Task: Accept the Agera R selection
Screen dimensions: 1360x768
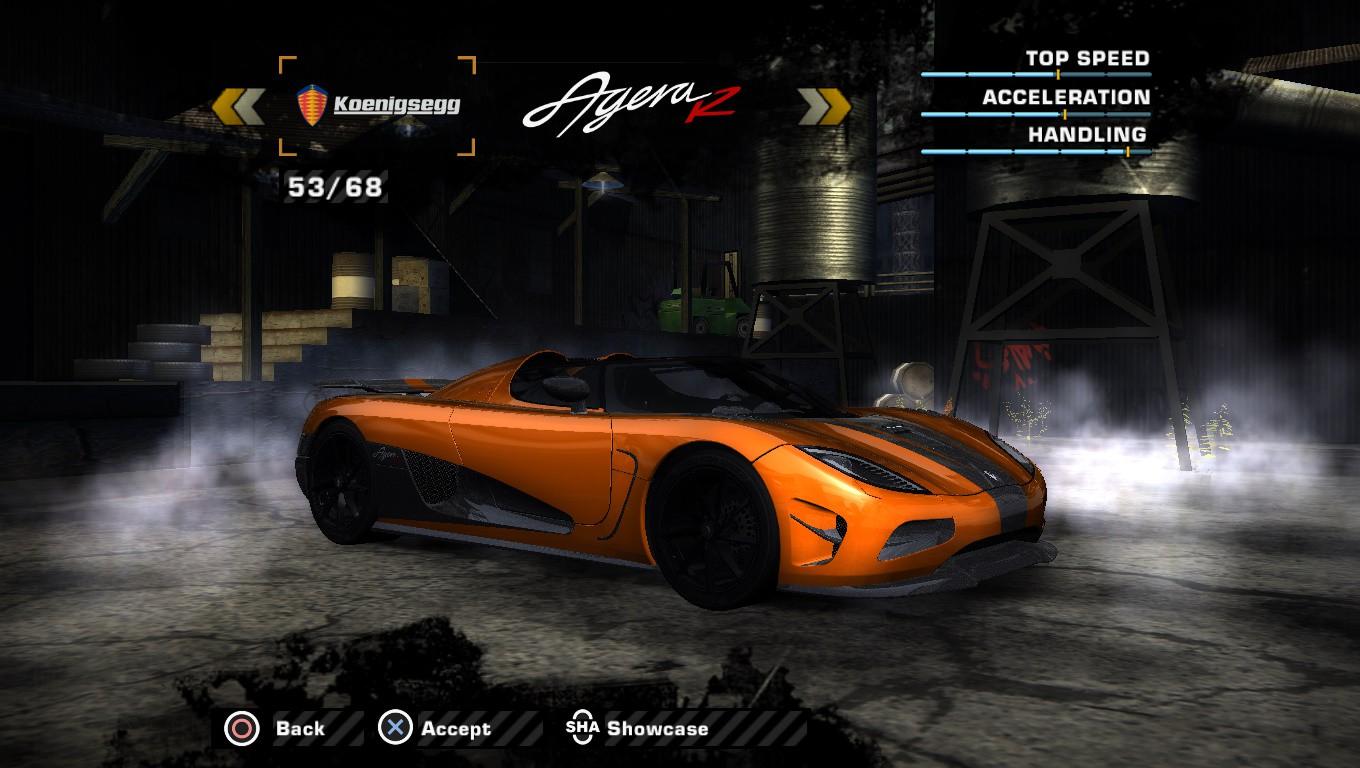Action: (435, 729)
